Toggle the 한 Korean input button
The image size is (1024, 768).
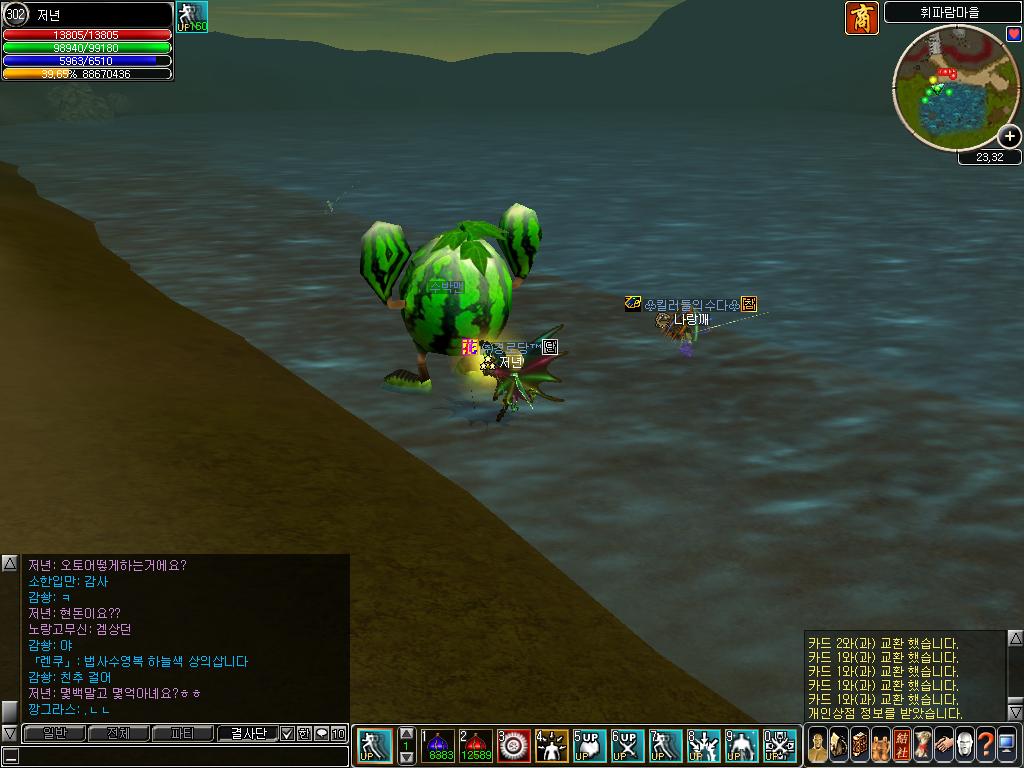pos(304,734)
